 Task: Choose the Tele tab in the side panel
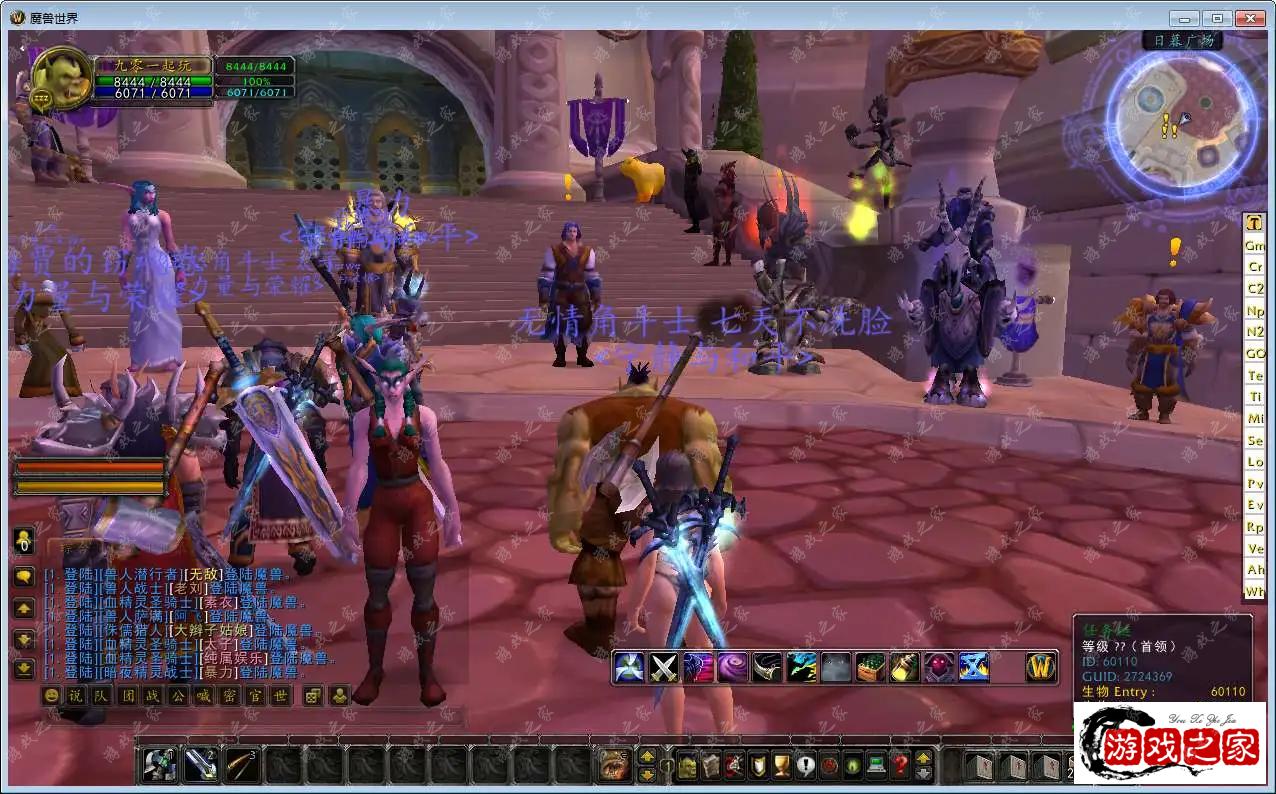[x=1255, y=376]
